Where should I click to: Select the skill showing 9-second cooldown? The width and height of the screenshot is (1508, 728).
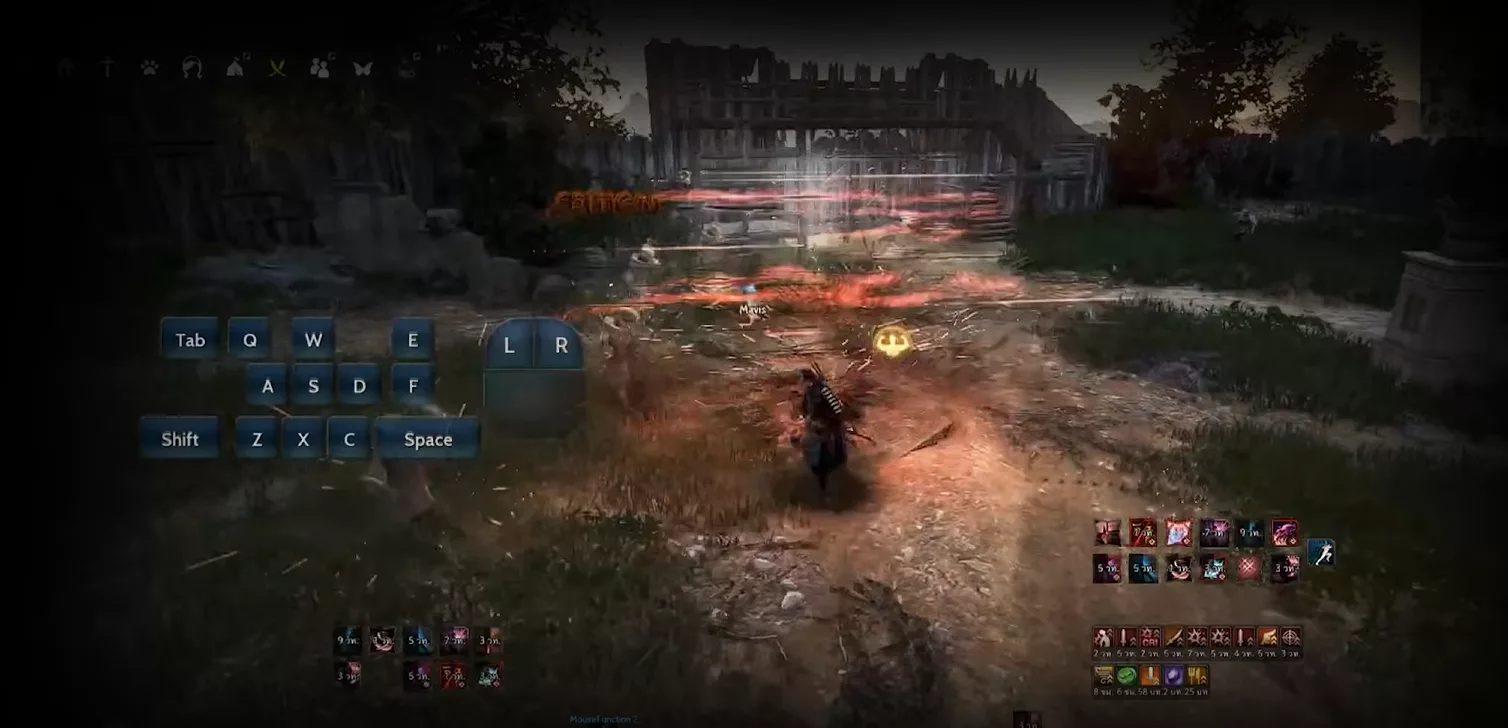pyautogui.click(x=1250, y=532)
